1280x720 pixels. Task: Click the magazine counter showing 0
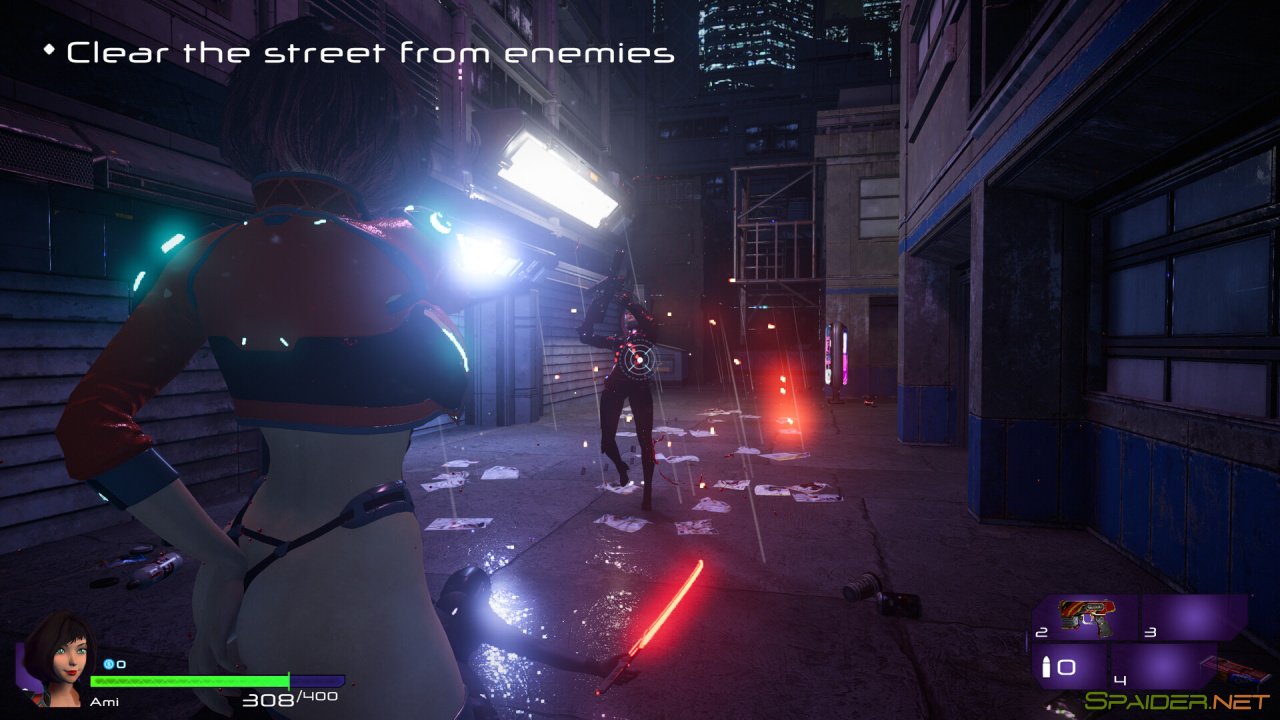[x=1067, y=665]
